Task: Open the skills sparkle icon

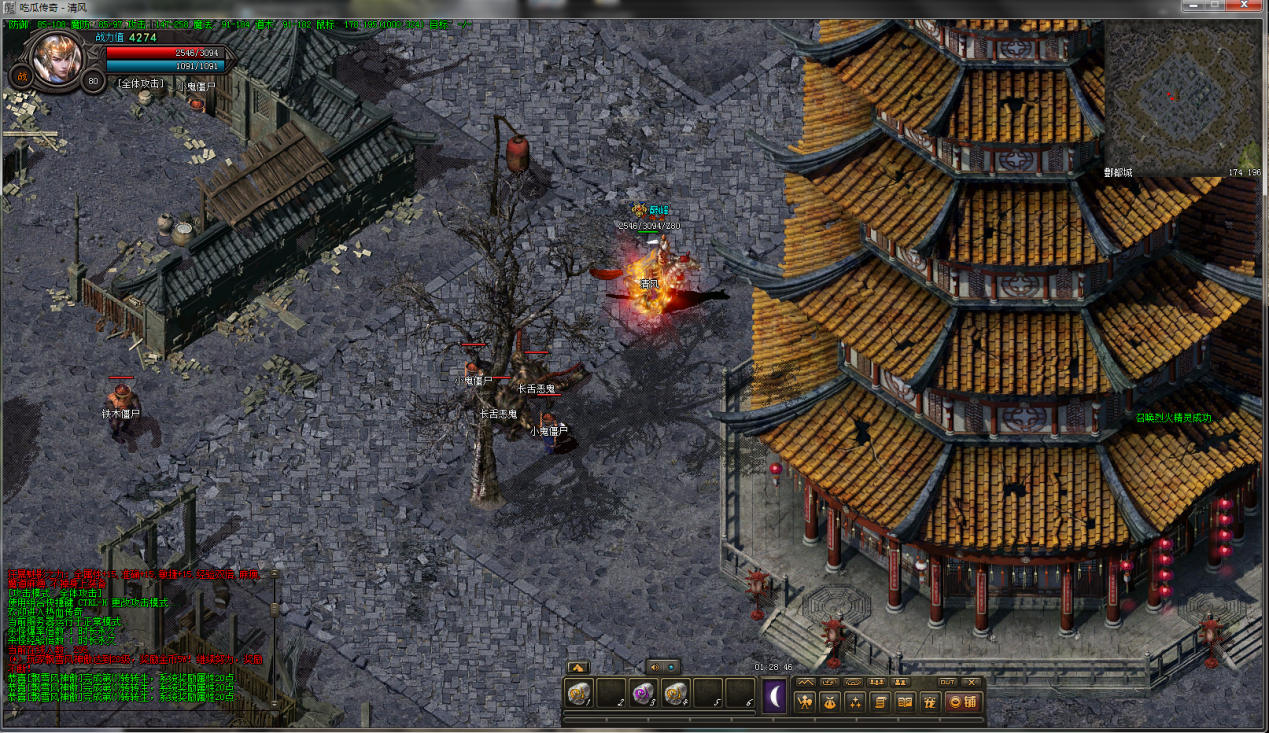Action: pos(855,702)
